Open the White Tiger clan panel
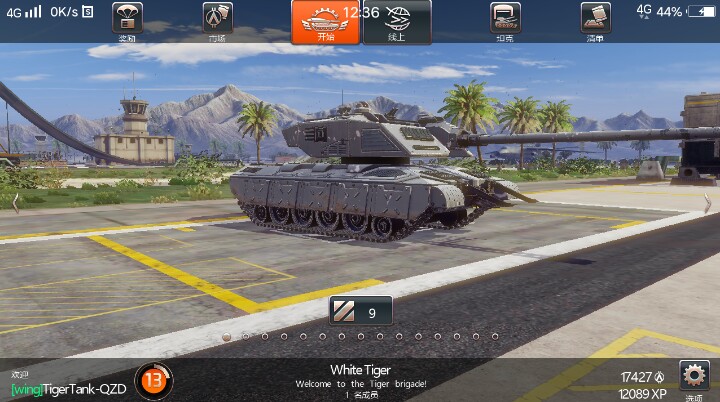The image size is (720, 402). 360,376
